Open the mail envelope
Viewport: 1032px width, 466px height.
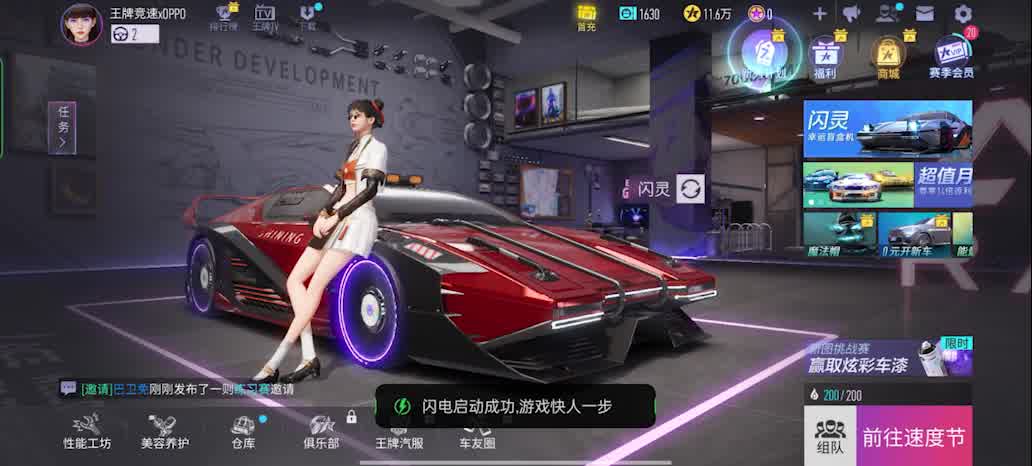point(925,14)
